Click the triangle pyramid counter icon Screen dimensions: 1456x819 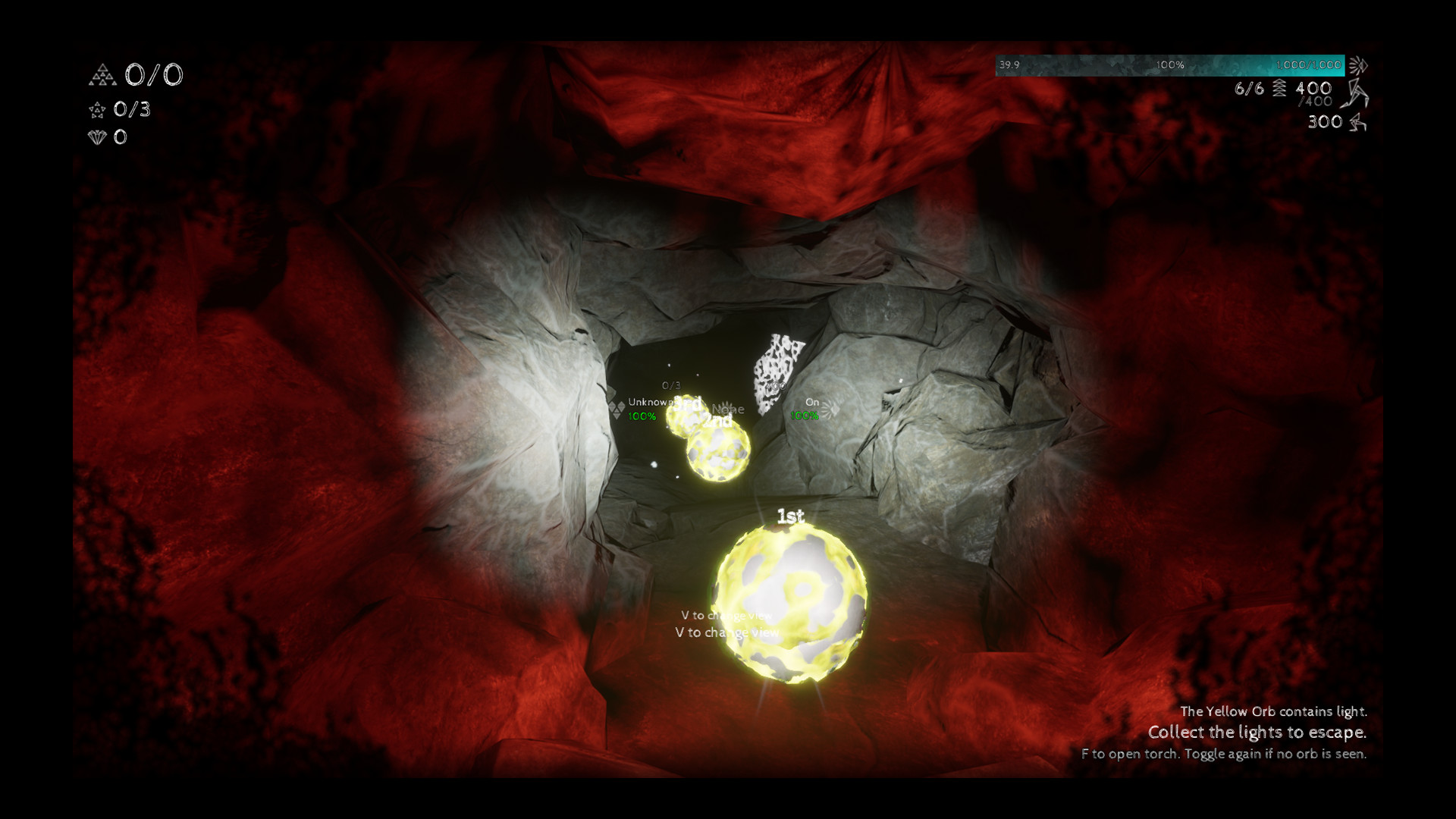click(101, 75)
